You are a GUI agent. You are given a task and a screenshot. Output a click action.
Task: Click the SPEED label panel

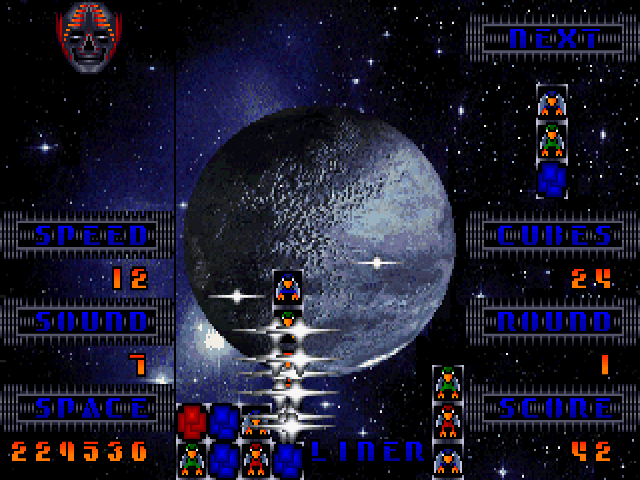point(89,236)
